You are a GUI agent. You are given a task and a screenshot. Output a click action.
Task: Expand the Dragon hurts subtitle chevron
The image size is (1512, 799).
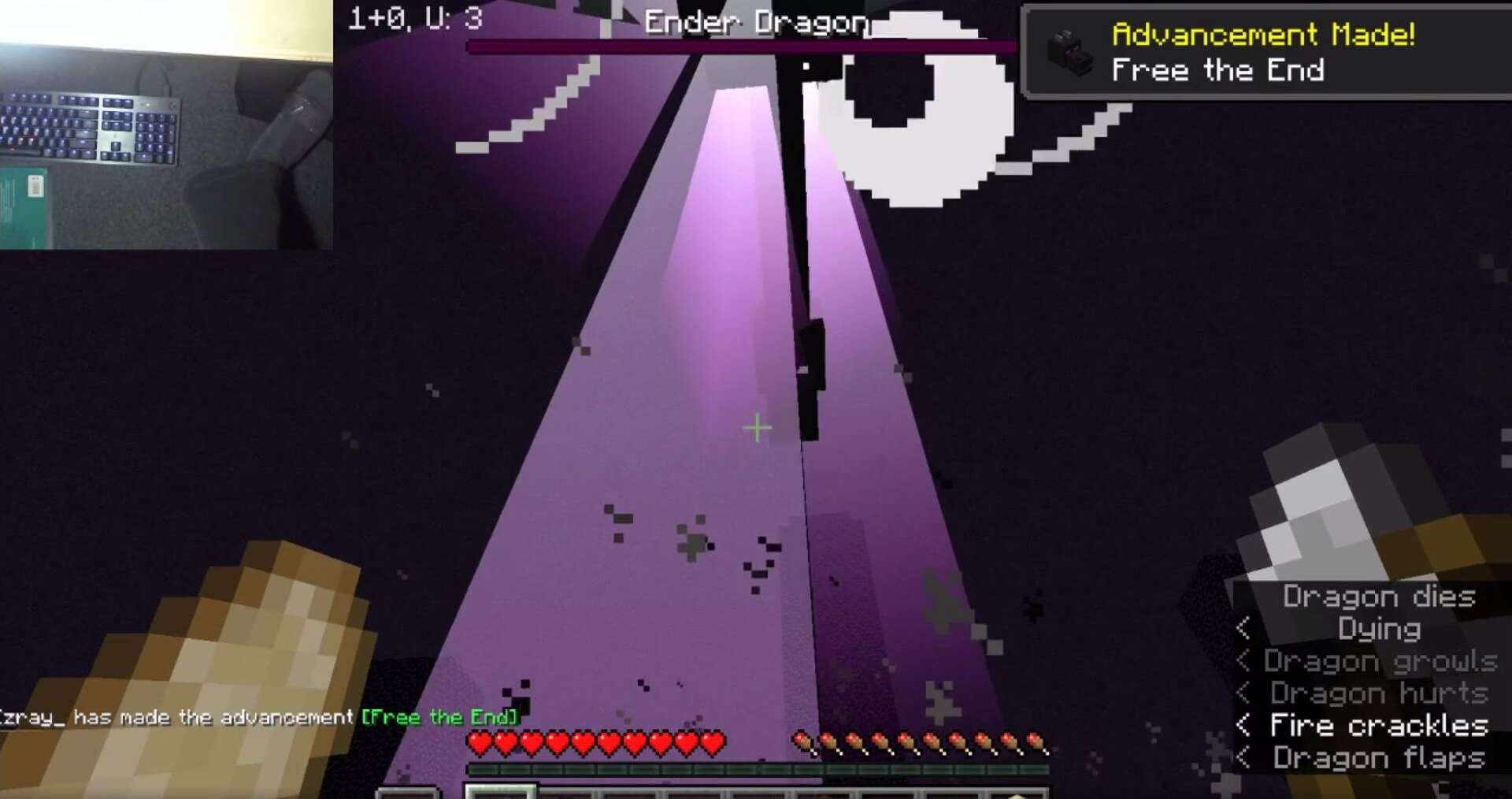click(x=1246, y=693)
